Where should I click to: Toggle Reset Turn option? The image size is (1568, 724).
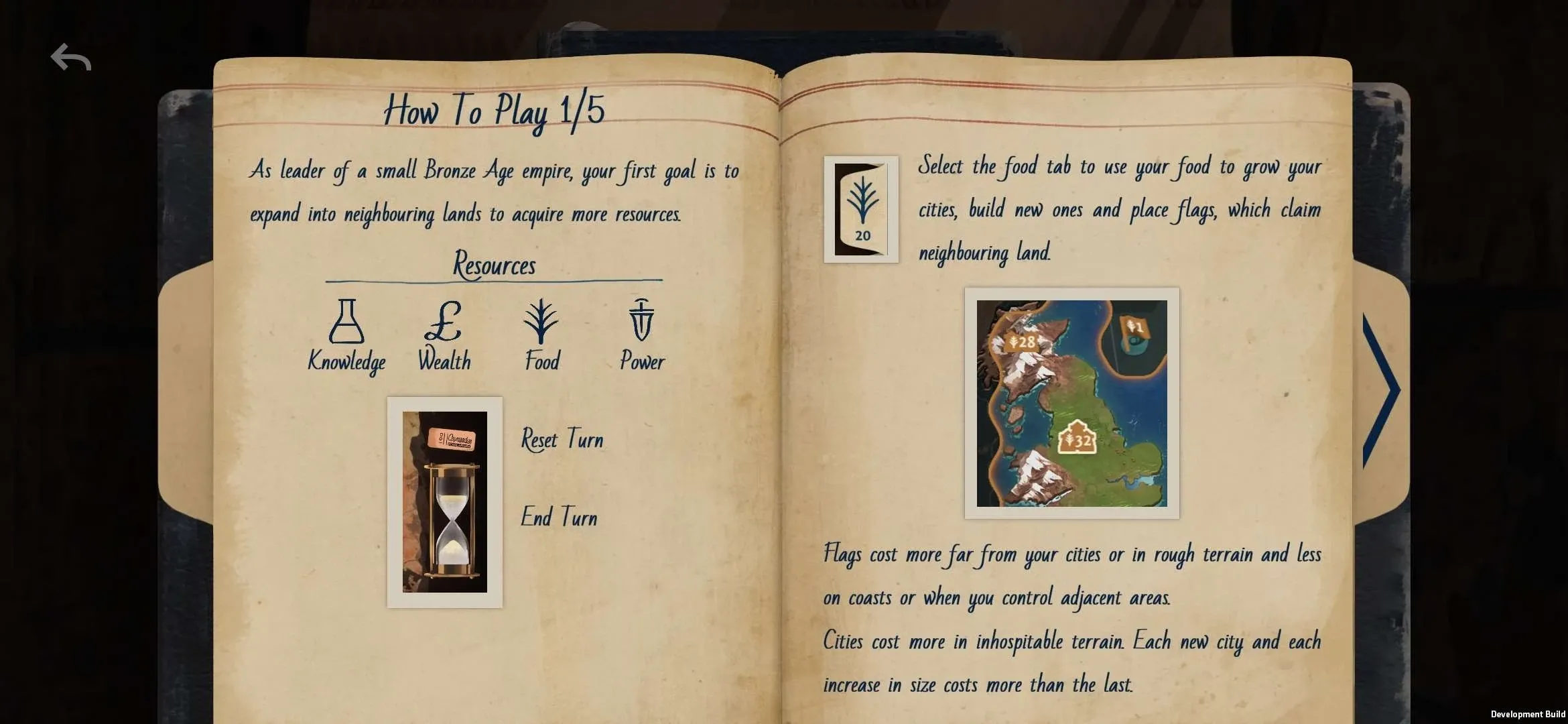[562, 439]
